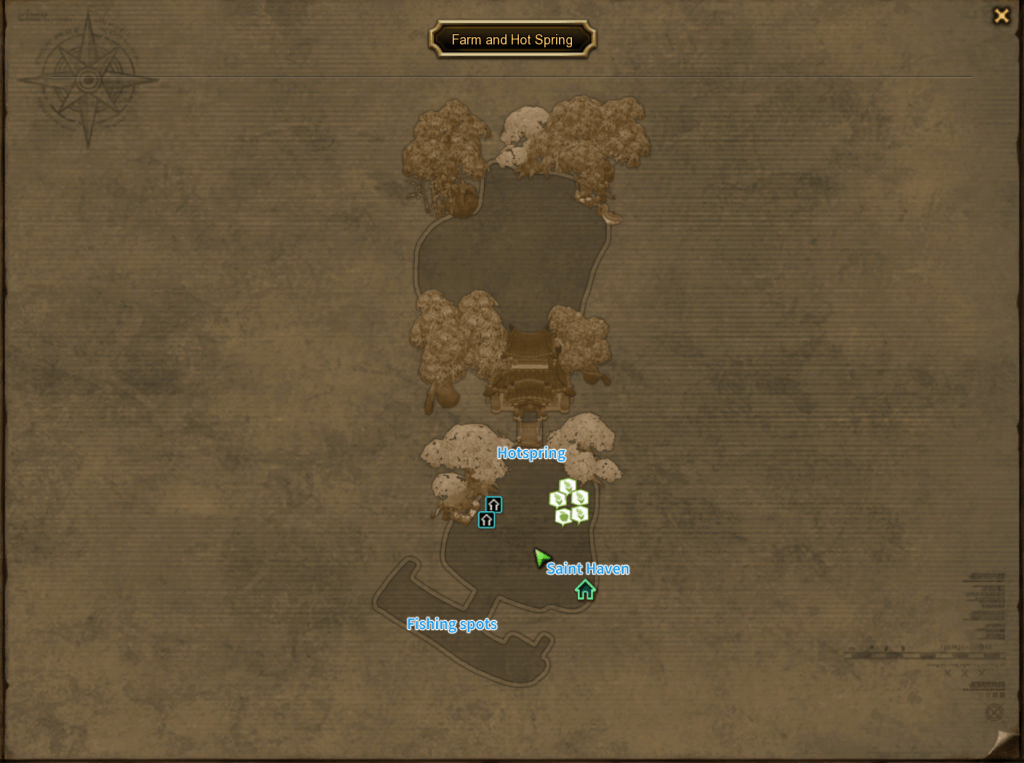Close the map with the X button

1000,16
